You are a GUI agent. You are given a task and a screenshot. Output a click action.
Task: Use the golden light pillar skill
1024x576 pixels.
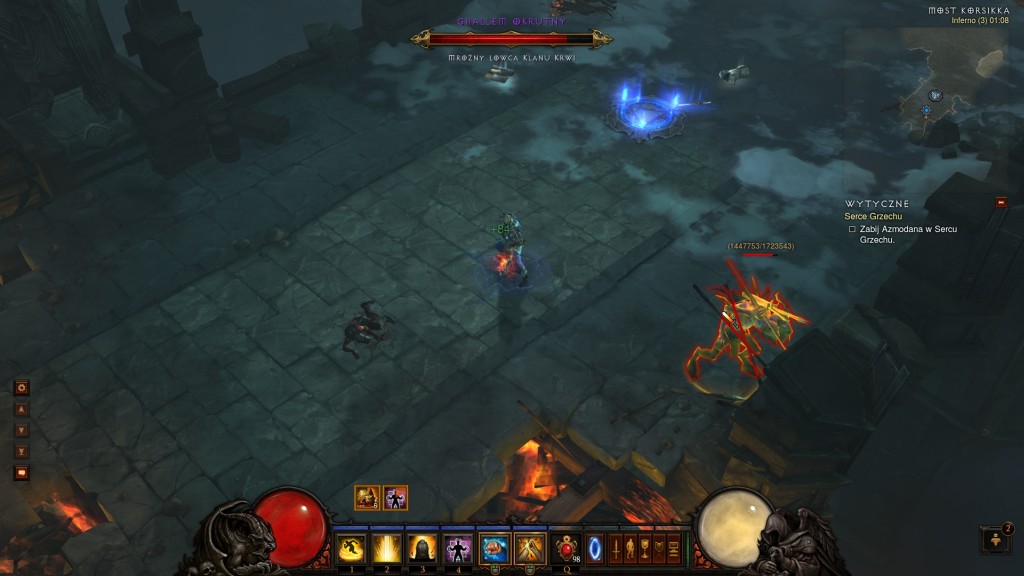click(x=385, y=548)
